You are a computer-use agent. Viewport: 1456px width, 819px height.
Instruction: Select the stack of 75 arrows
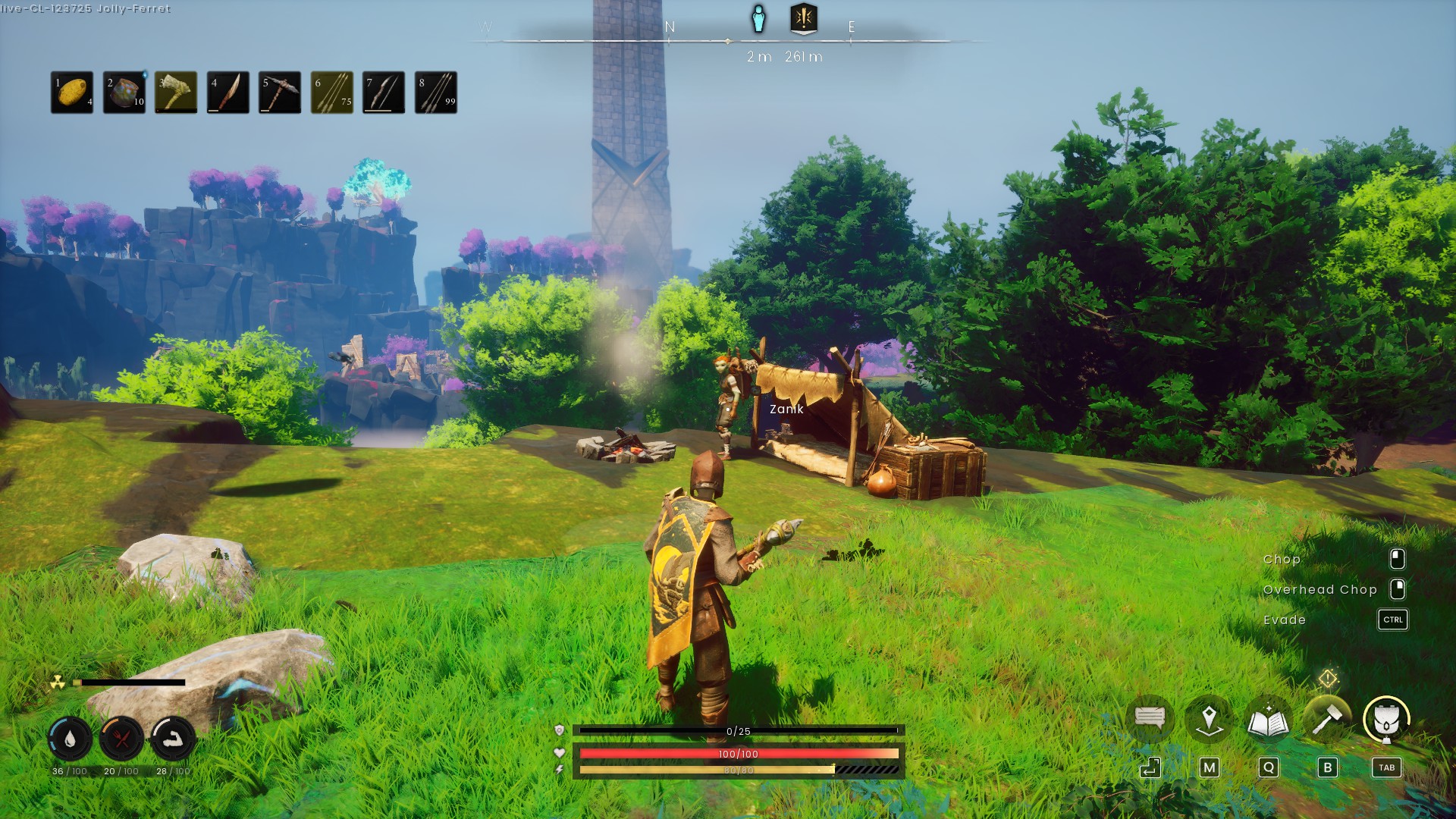(x=332, y=93)
